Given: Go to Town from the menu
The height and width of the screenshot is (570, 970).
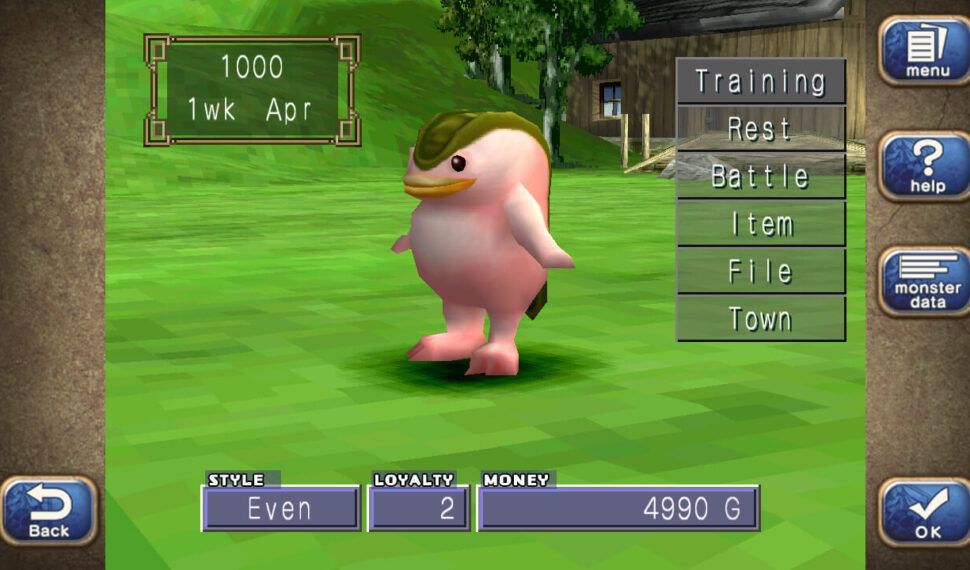Looking at the screenshot, I should pos(760,319).
